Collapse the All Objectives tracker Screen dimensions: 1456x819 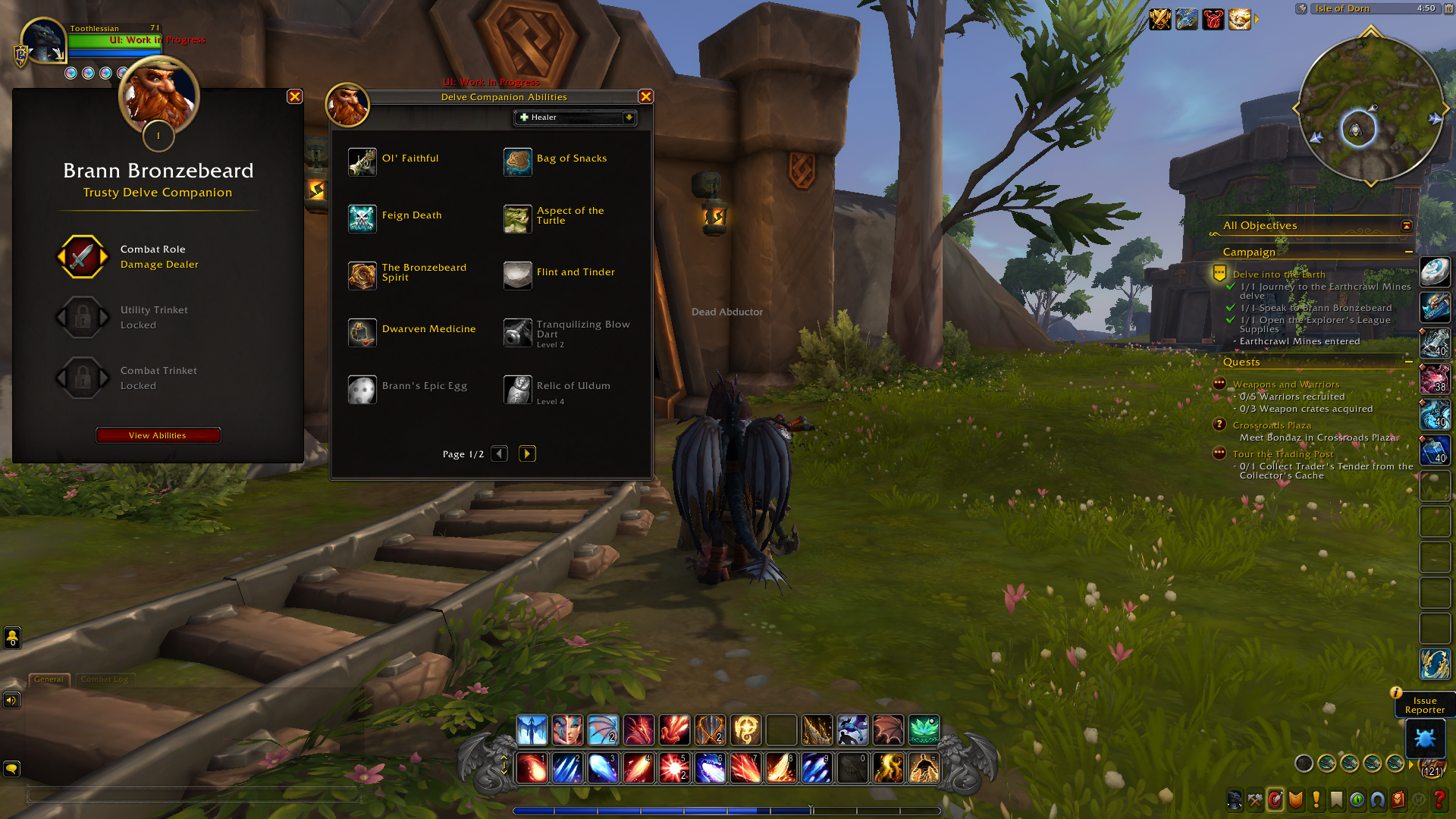(x=1407, y=225)
